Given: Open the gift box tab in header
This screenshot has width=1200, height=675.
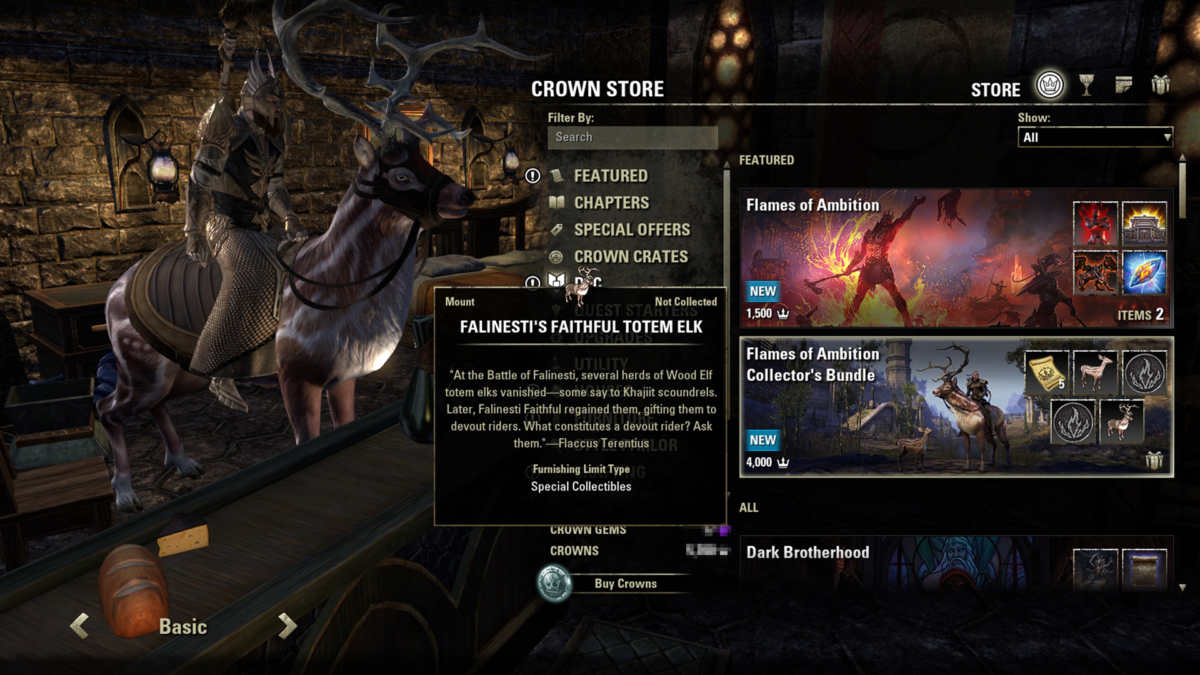Looking at the screenshot, I should point(1160,85).
